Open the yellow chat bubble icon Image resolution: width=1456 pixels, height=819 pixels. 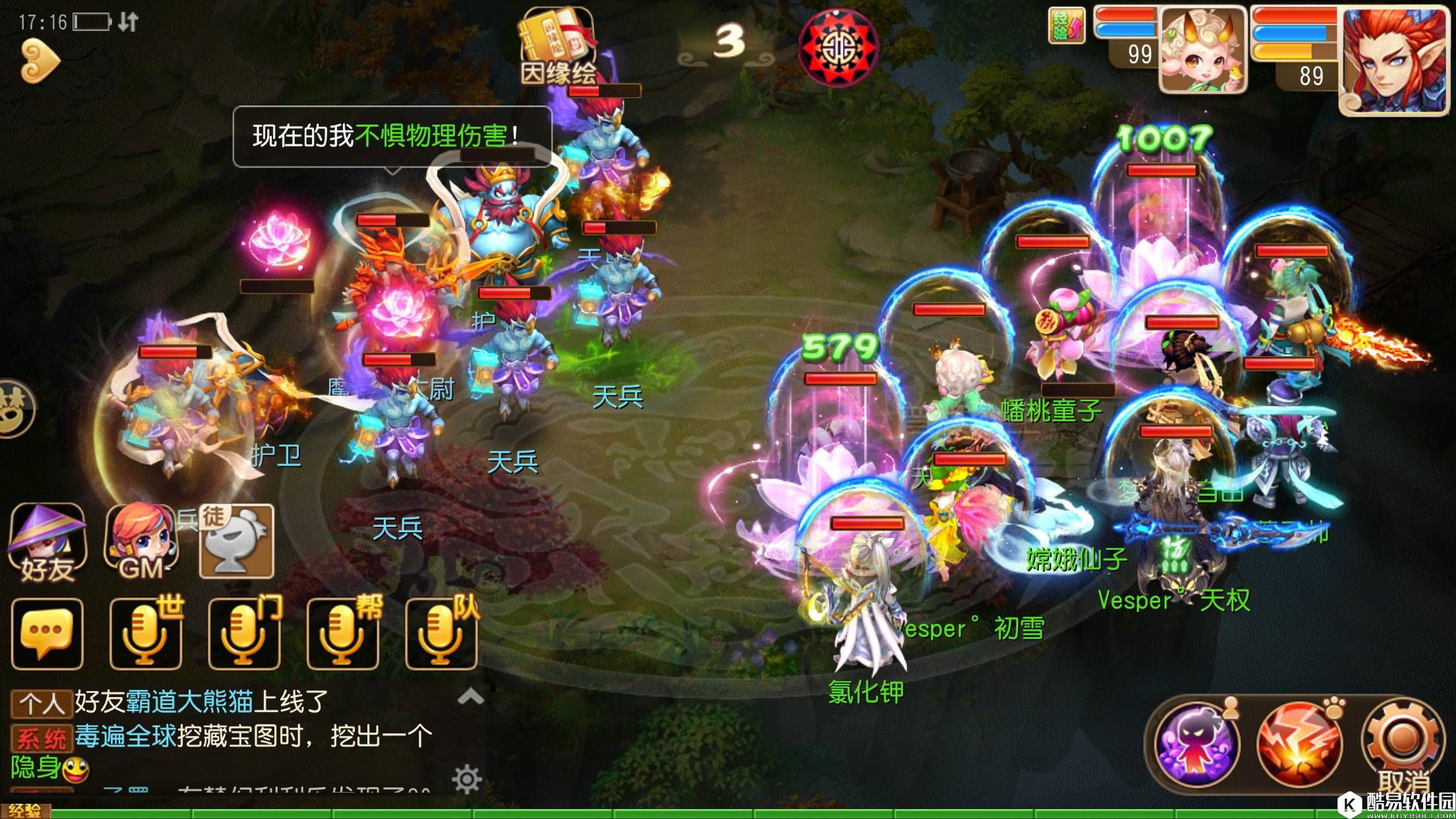(47, 632)
